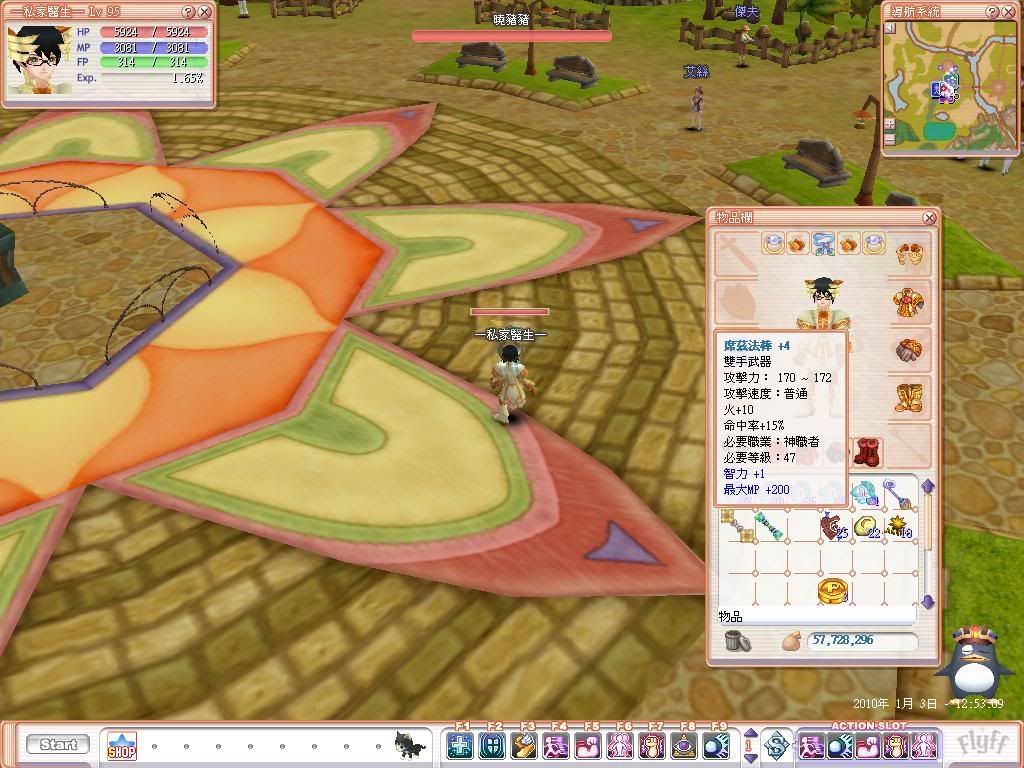Activate the F8 purple hat skill slot
This screenshot has height=768, width=1024.
point(685,745)
